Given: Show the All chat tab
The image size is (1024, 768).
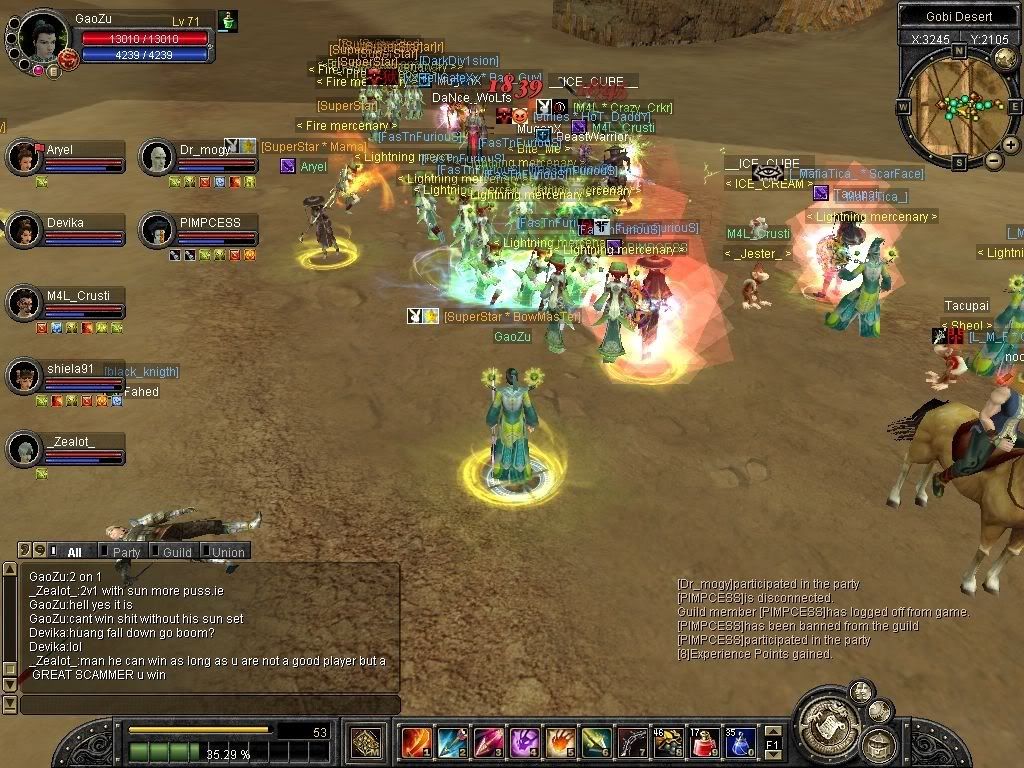Looking at the screenshot, I should tap(73, 551).
